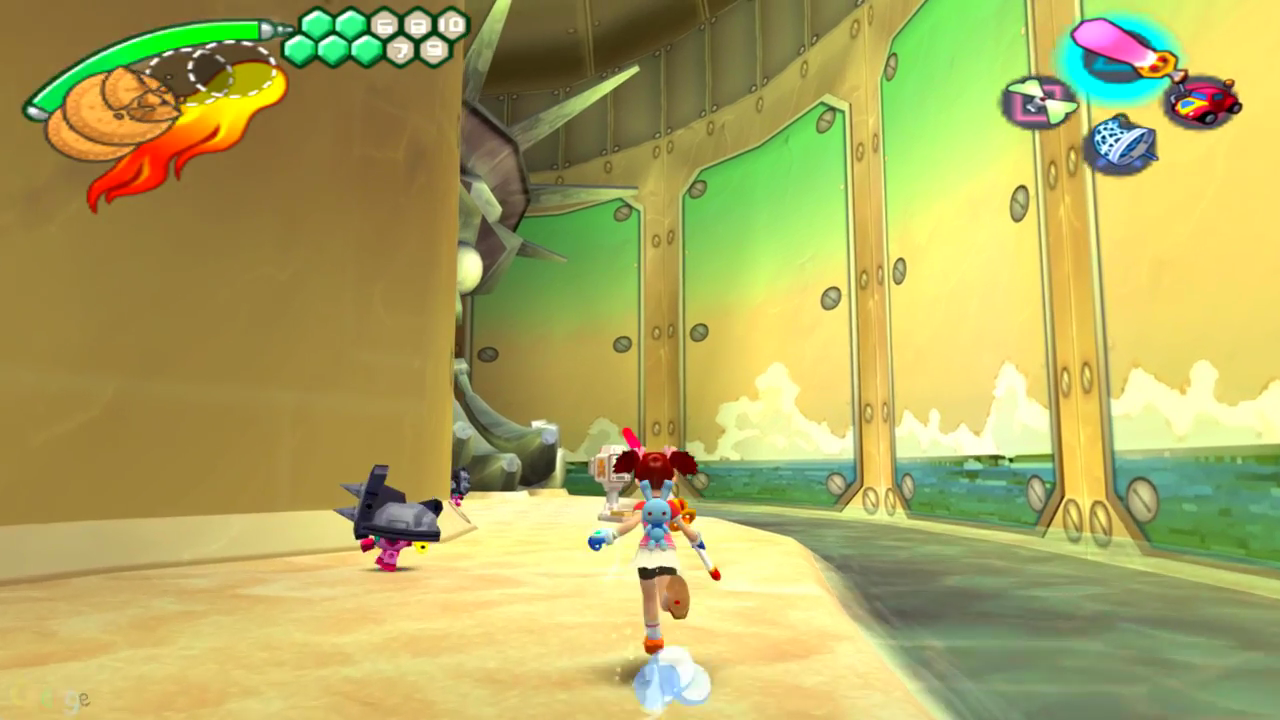
Task: Select the pink stun club gadget
Action: (x=1118, y=50)
